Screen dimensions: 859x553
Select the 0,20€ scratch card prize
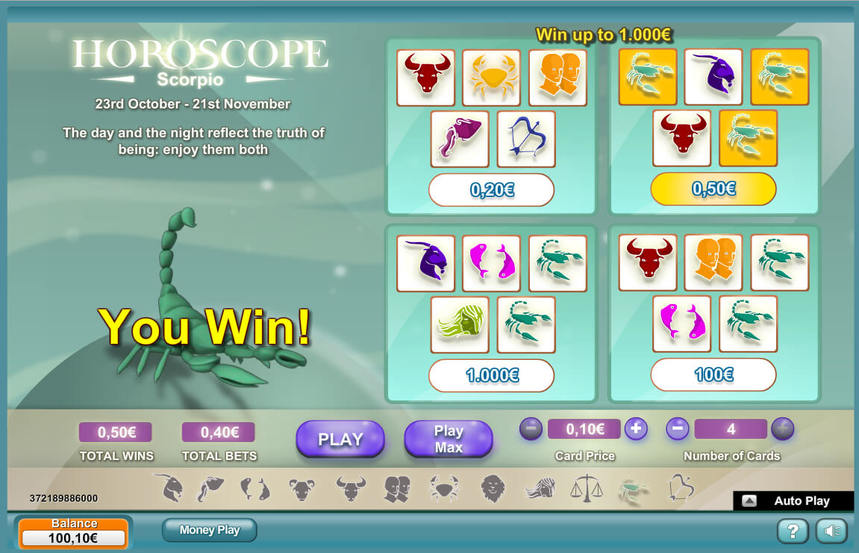pos(491,189)
